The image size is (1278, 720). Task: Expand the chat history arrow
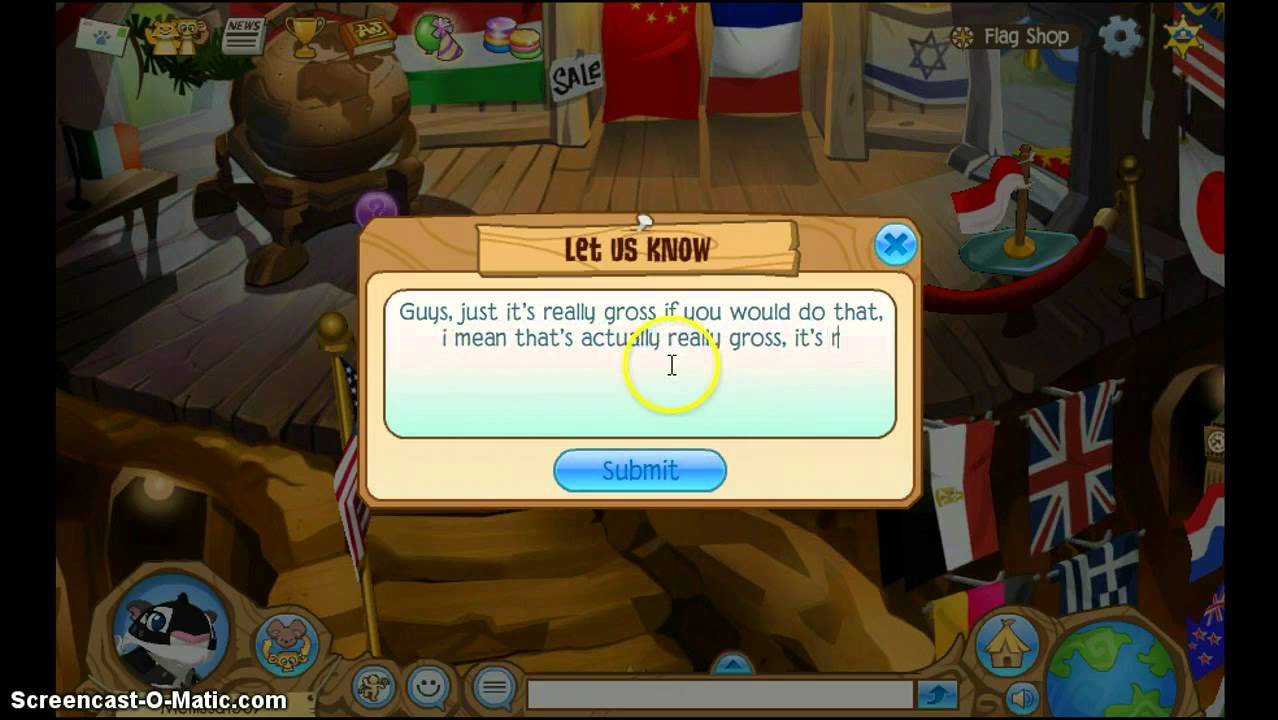pyautogui.click(x=733, y=663)
